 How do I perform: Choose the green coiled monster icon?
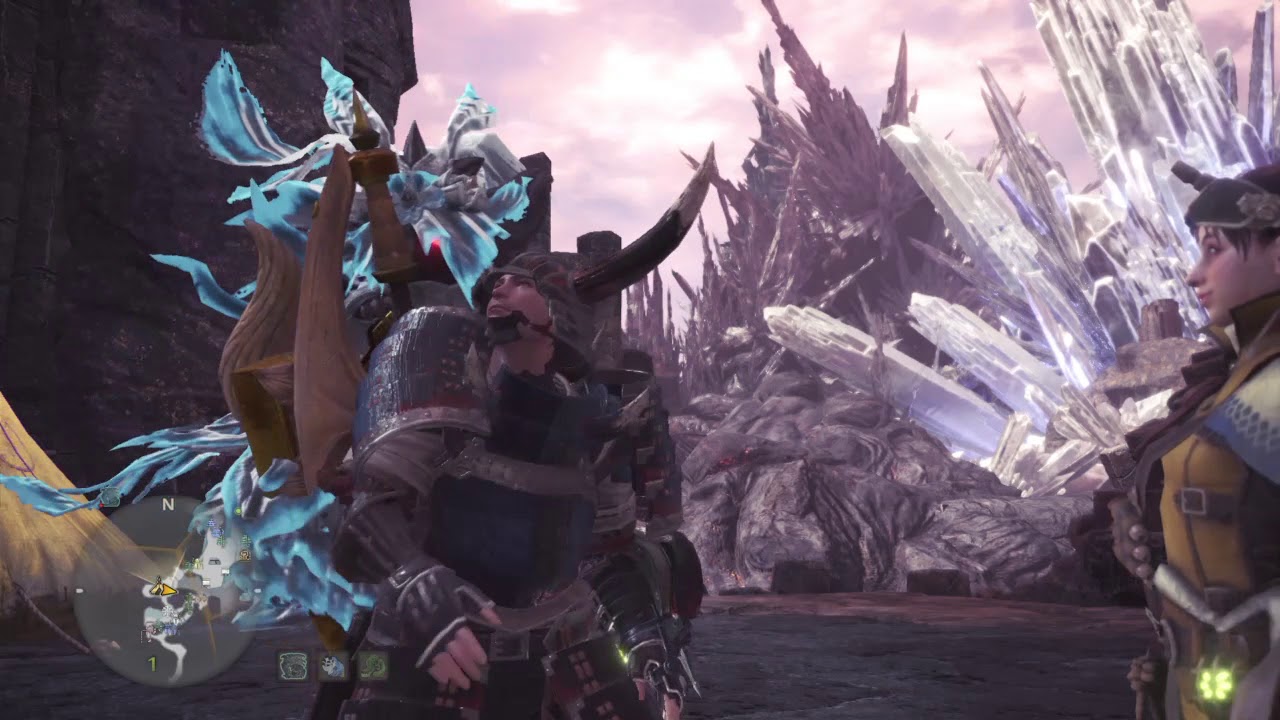pos(373,666)
